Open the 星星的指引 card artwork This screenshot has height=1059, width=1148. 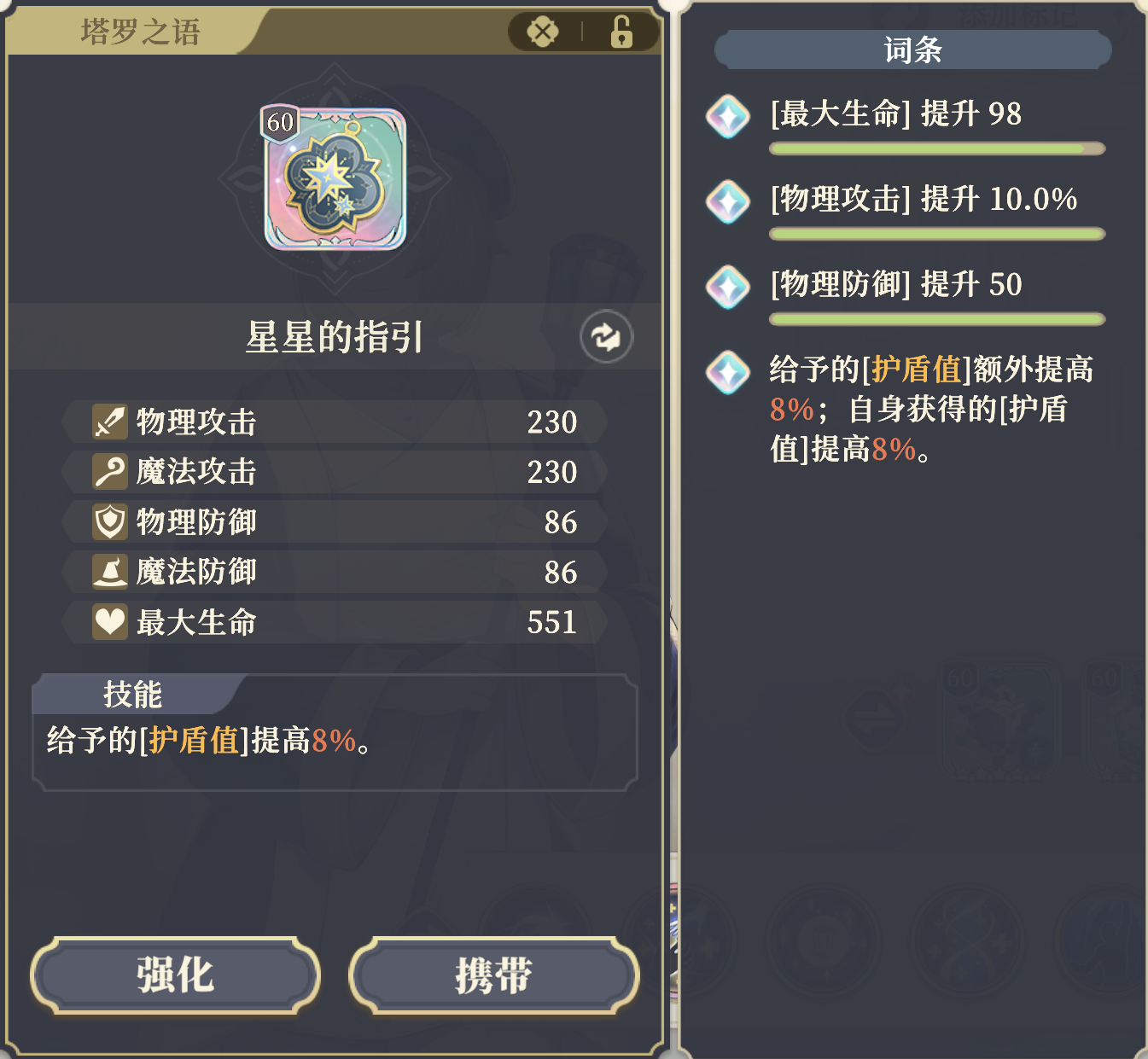point(335,179)
